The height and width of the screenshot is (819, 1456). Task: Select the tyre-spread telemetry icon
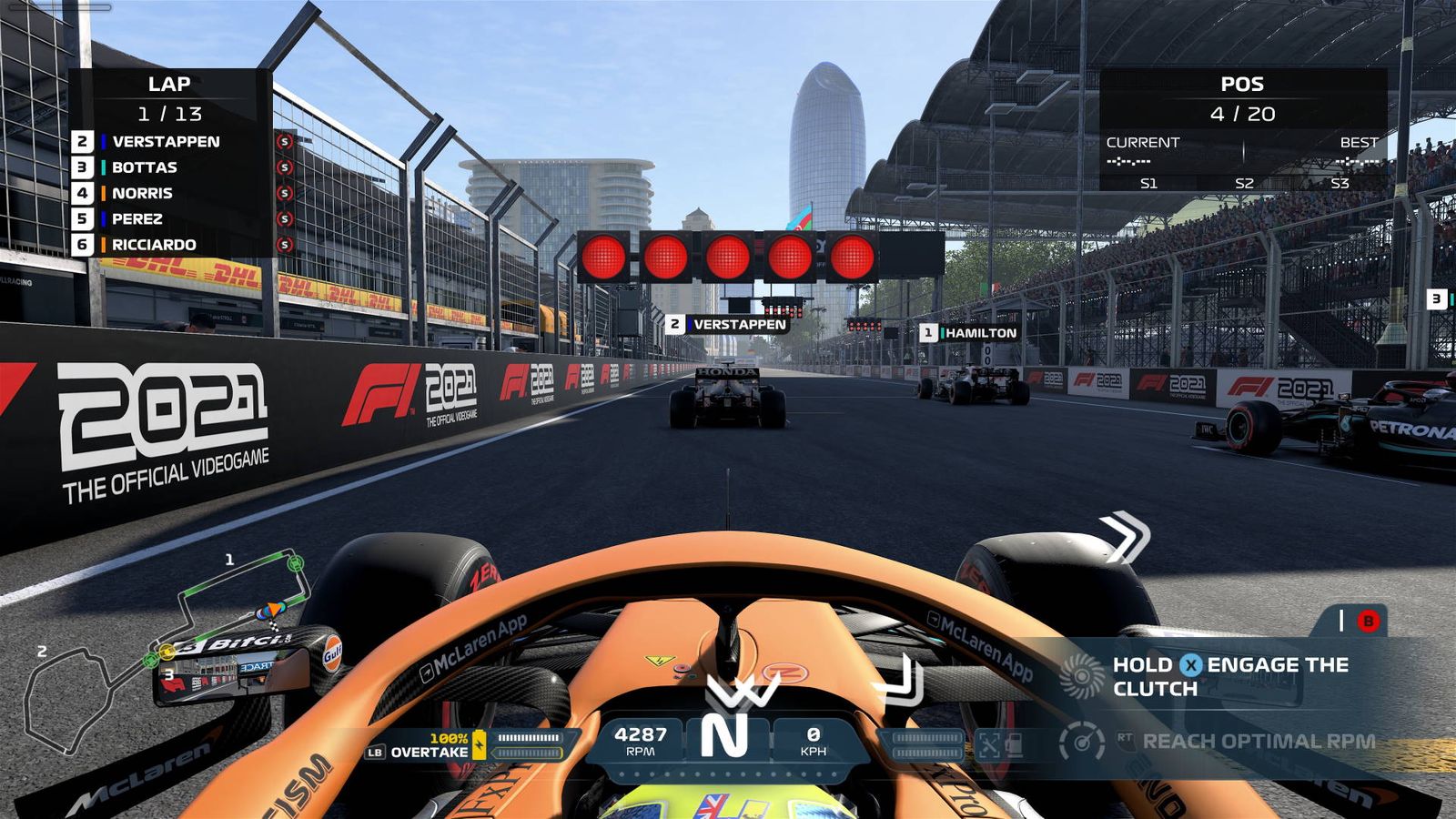coord(989,743)
